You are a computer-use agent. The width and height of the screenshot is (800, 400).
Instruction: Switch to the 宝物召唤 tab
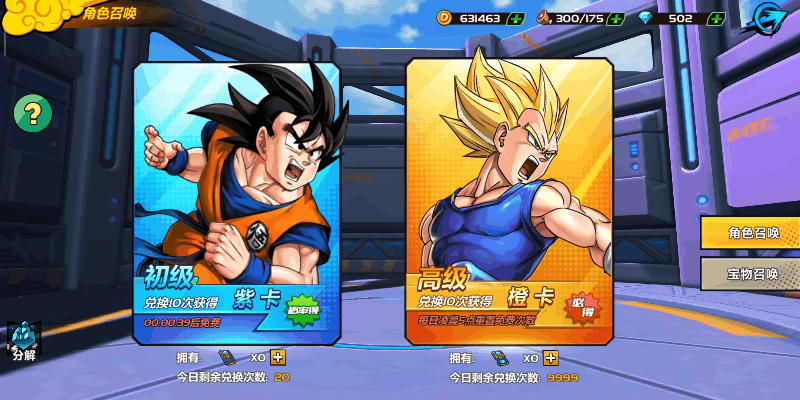(753, 273)
